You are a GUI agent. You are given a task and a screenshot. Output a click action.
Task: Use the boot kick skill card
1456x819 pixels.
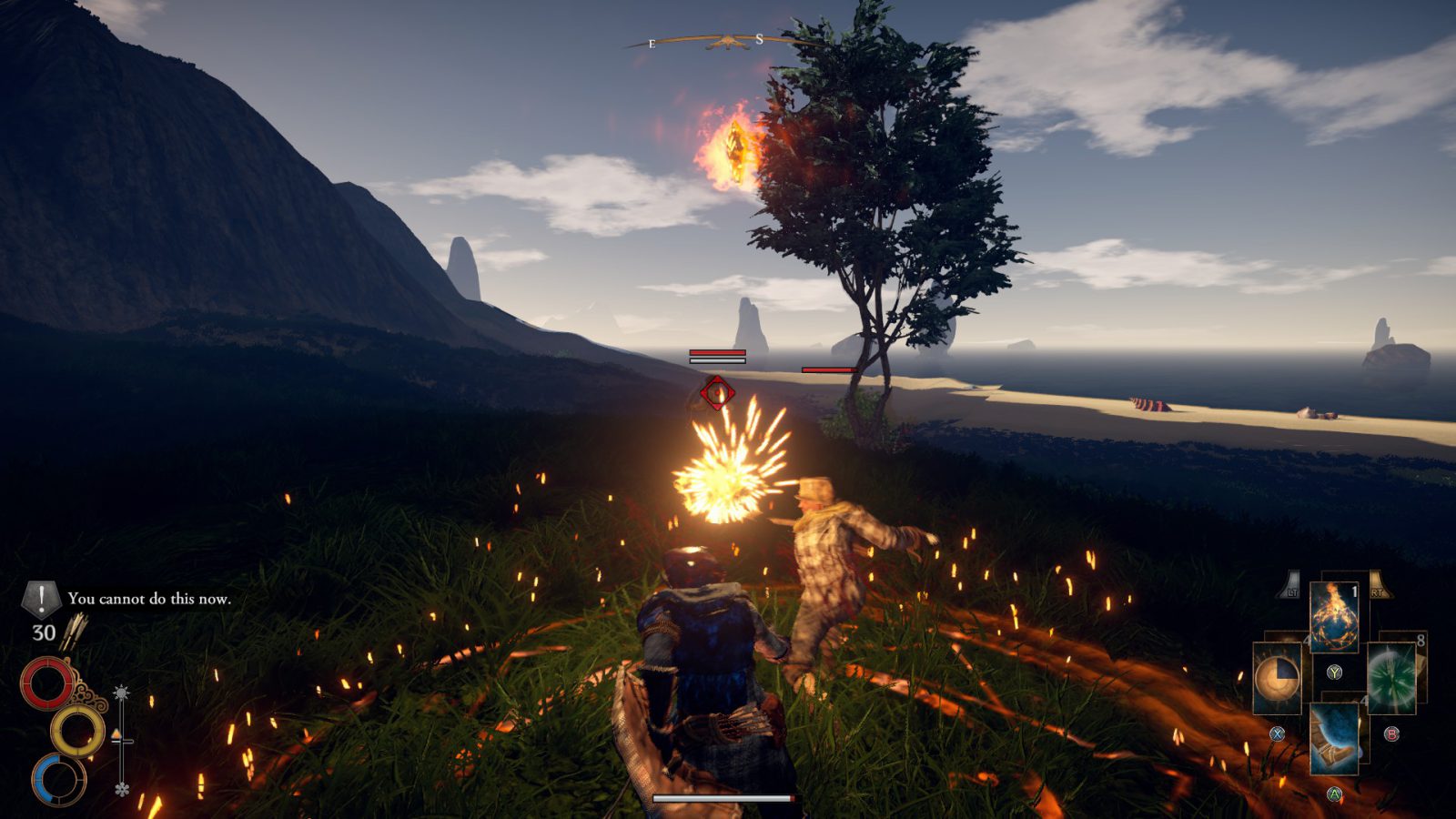(x=1334, y=737)
